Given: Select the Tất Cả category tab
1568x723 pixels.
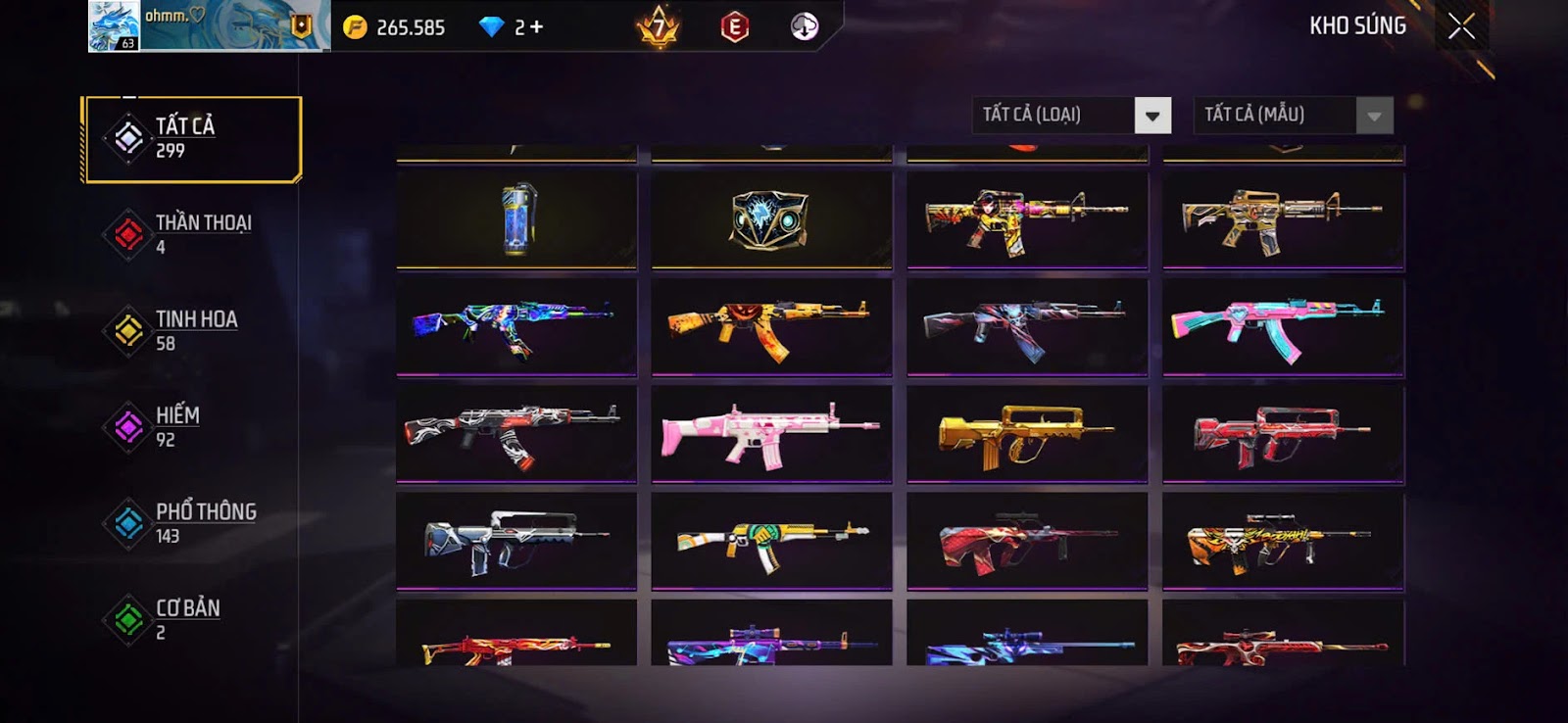Looking at the screenshot, I should point(192,138).
